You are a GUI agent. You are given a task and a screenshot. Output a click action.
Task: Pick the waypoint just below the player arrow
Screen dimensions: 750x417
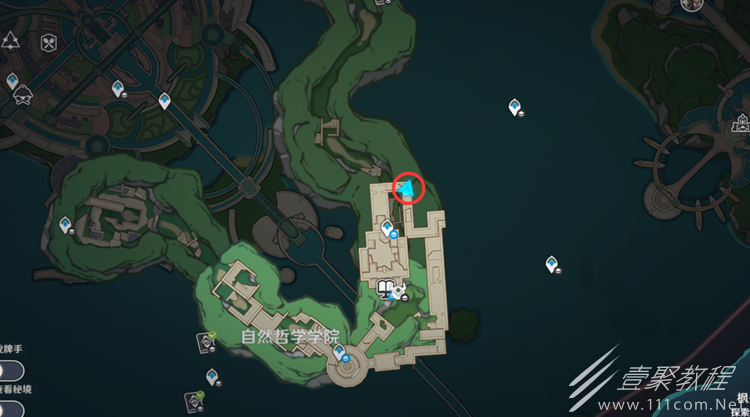pos(386,230)
